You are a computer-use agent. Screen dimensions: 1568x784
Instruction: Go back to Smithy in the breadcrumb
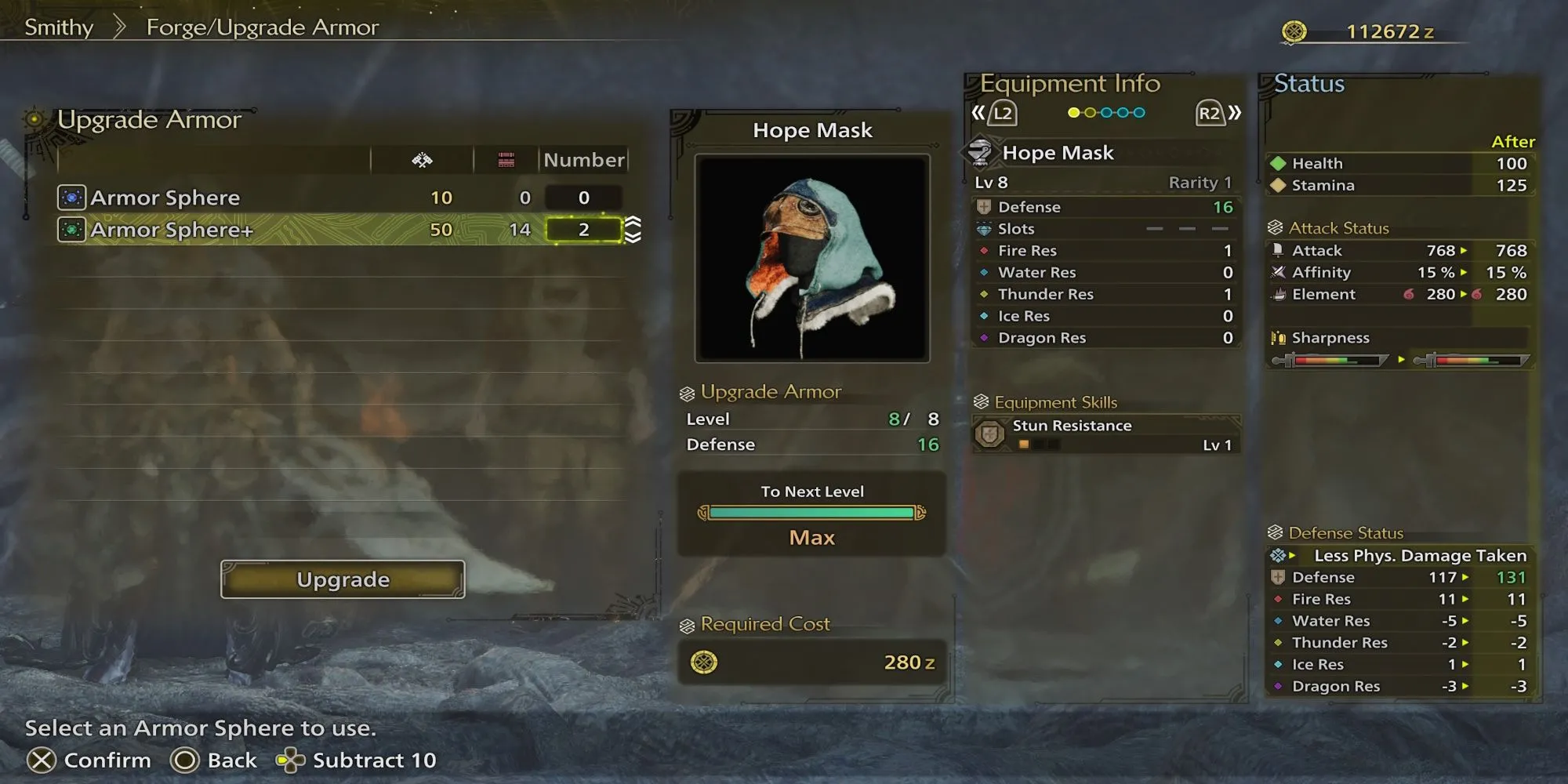(x=59, y=27)
